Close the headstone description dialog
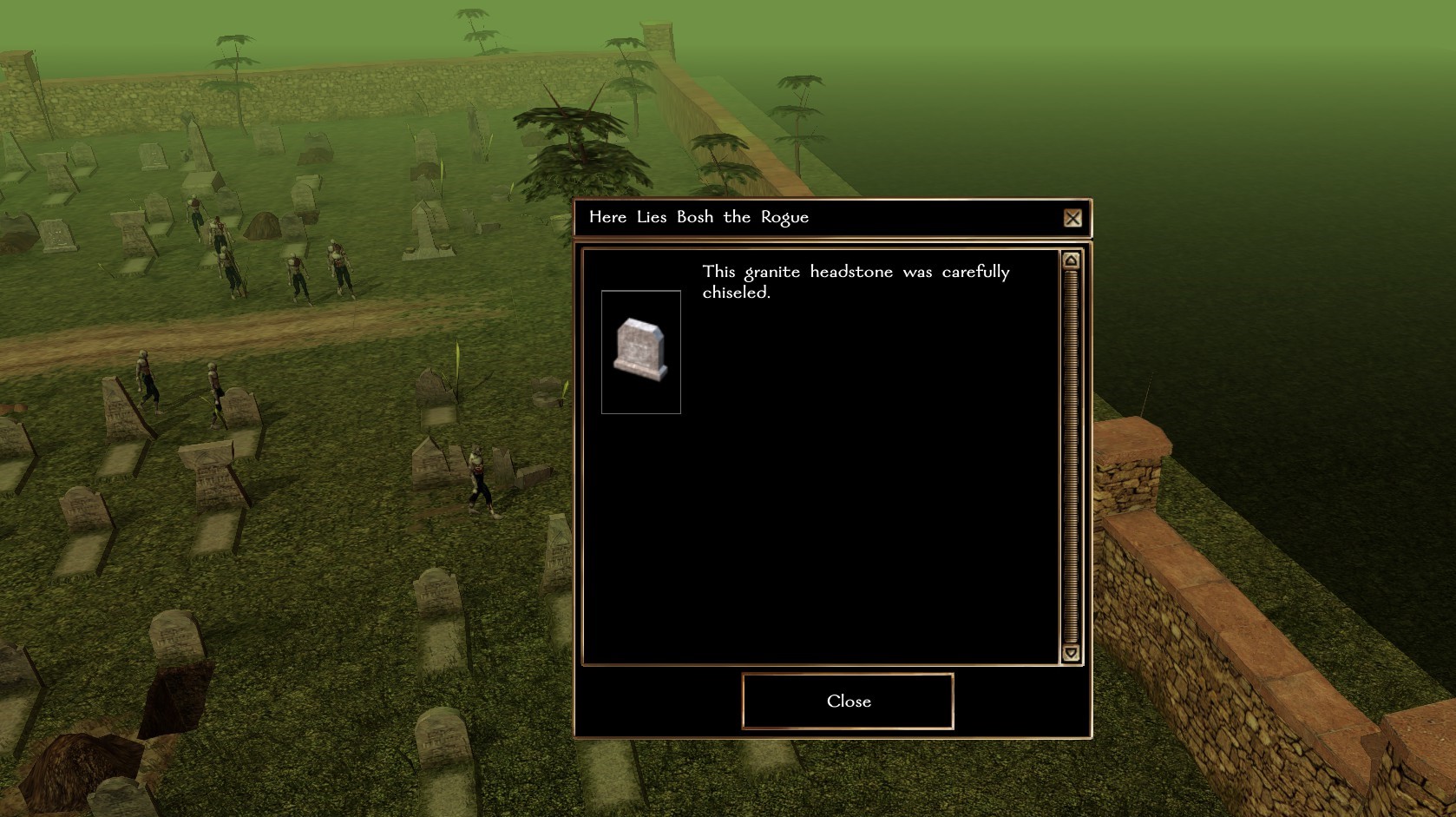The height and width of the screenshot is (817, 1456). pyautogui.click(x=848, y=701)
